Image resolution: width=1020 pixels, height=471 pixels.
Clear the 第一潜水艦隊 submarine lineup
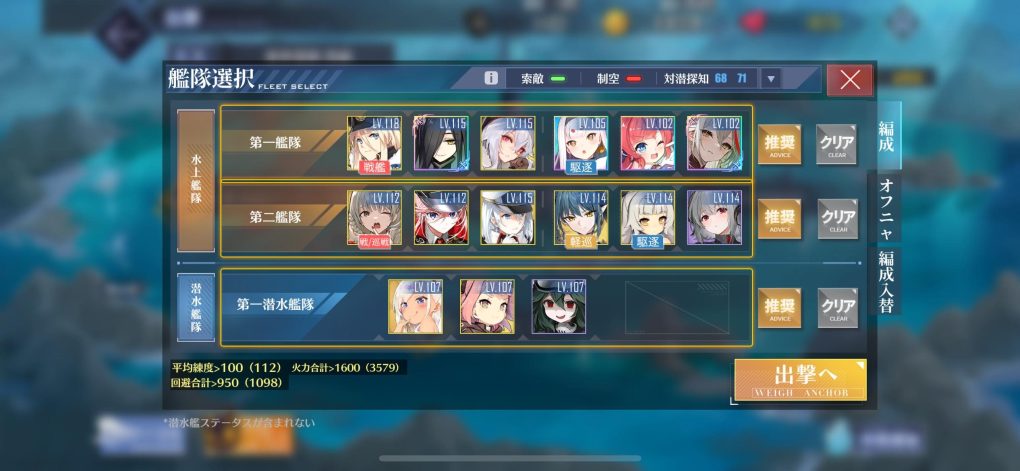837,307
